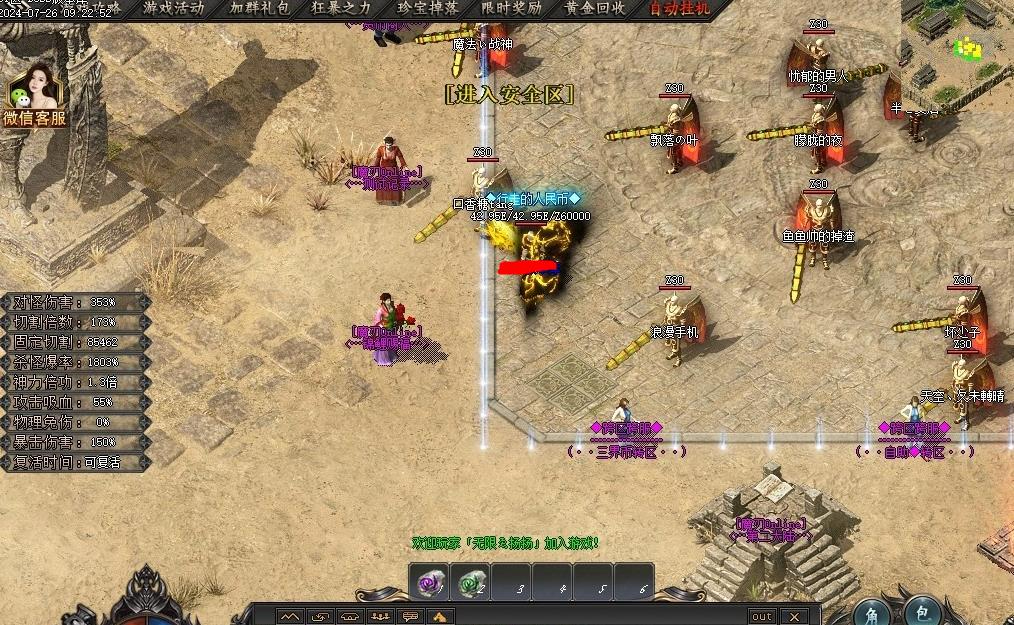Viewport: 1014px width, 625px height.
Task: Select the 狂暴之力 menu entry
Action: (342, 8)
